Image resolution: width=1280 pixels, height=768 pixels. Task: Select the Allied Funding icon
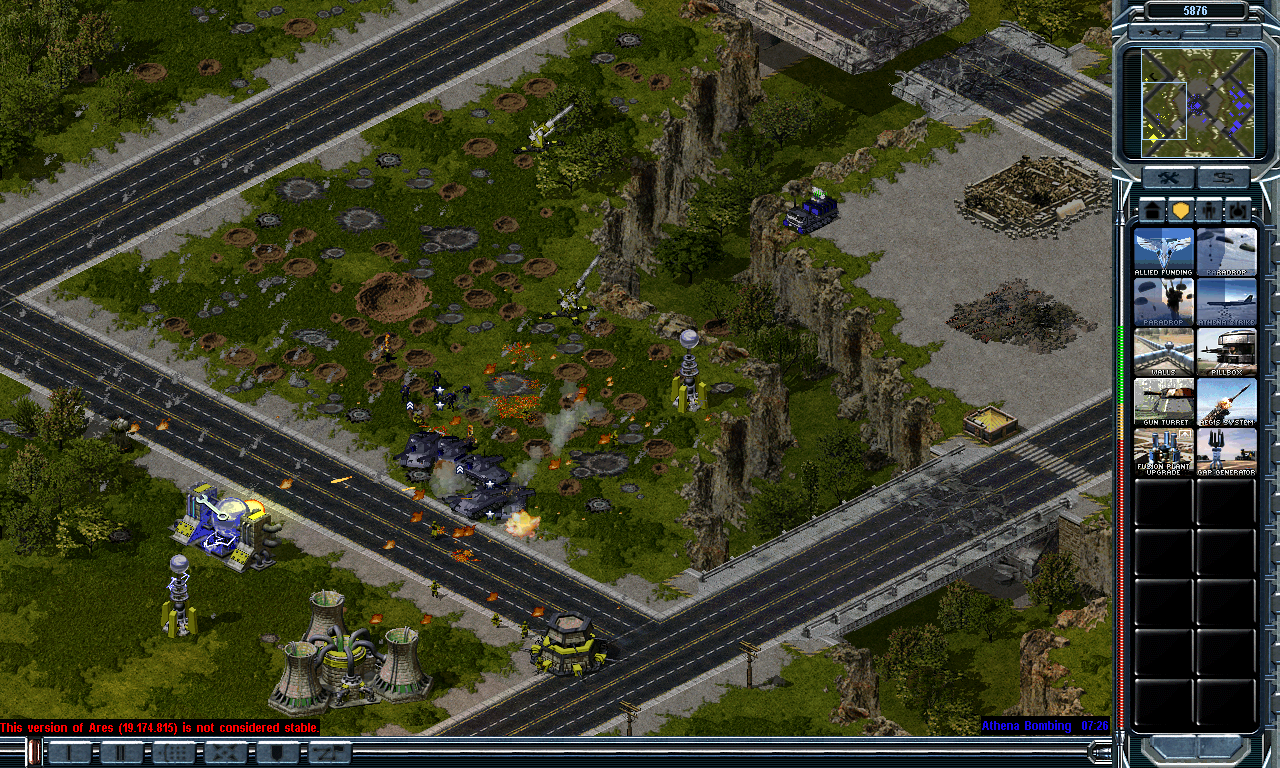(x=1164, y=252)
